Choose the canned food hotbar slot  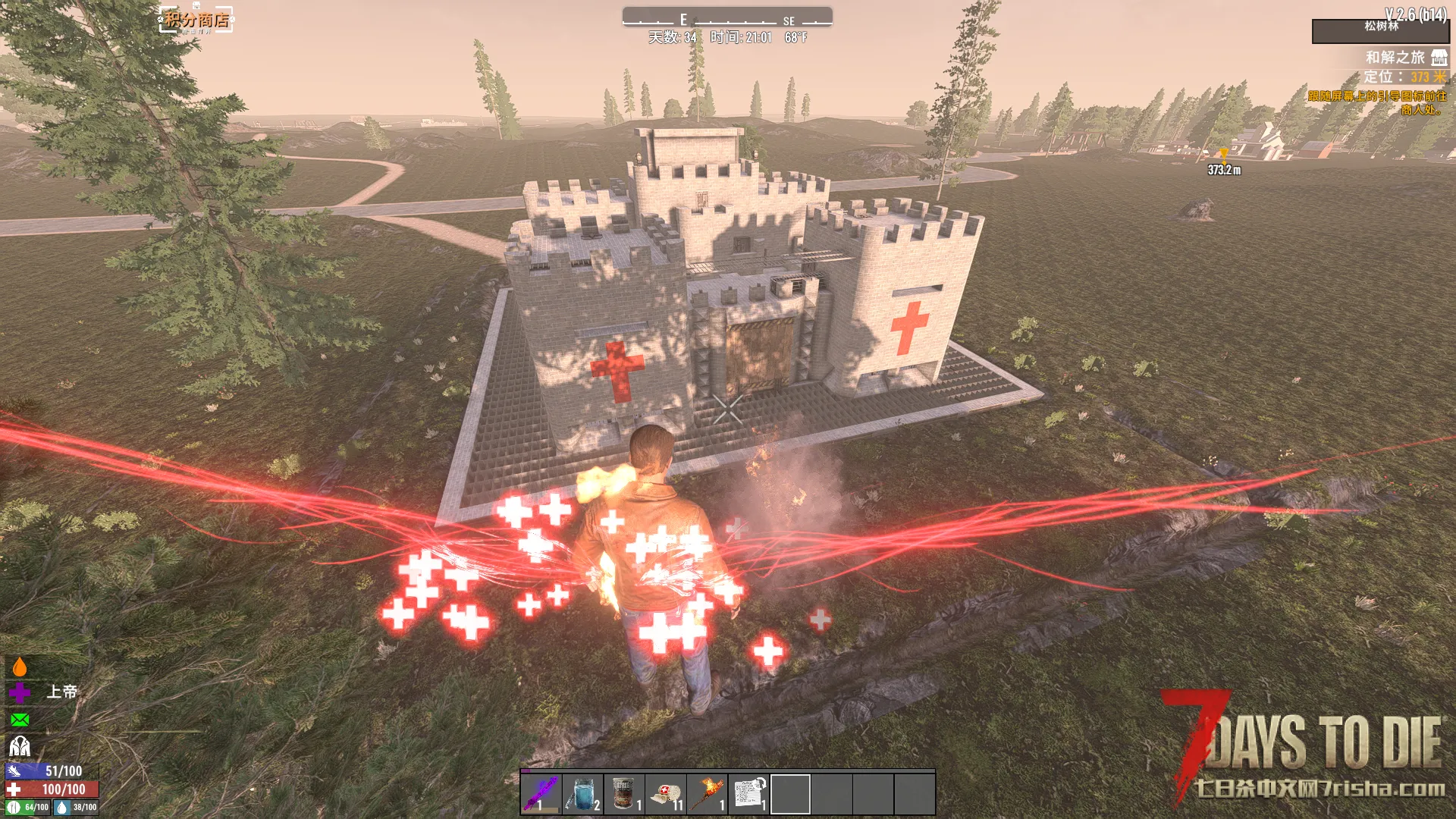click(x=624, y=793)
